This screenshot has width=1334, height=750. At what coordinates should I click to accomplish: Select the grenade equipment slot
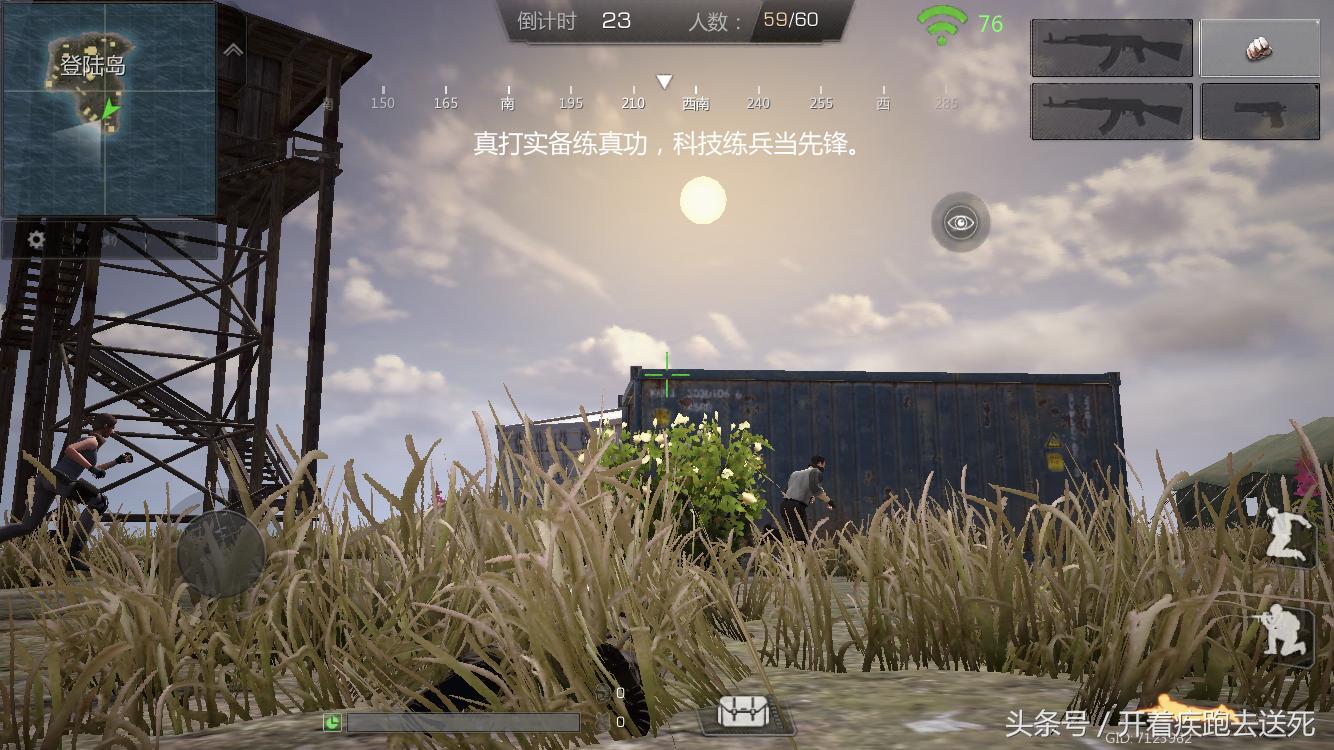coord(1260,48)
